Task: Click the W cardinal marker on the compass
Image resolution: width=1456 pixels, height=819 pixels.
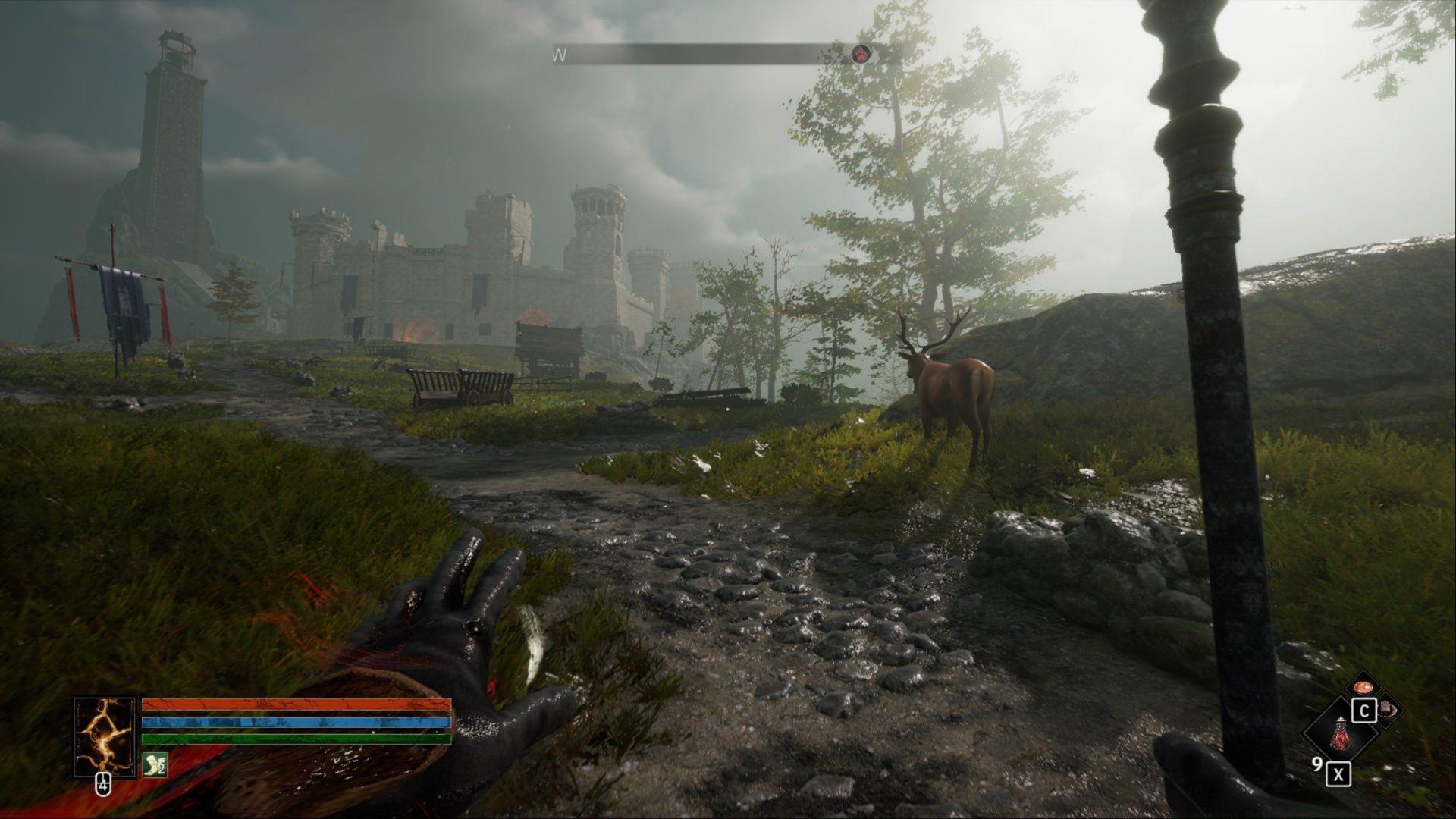Action: [559, 55]
